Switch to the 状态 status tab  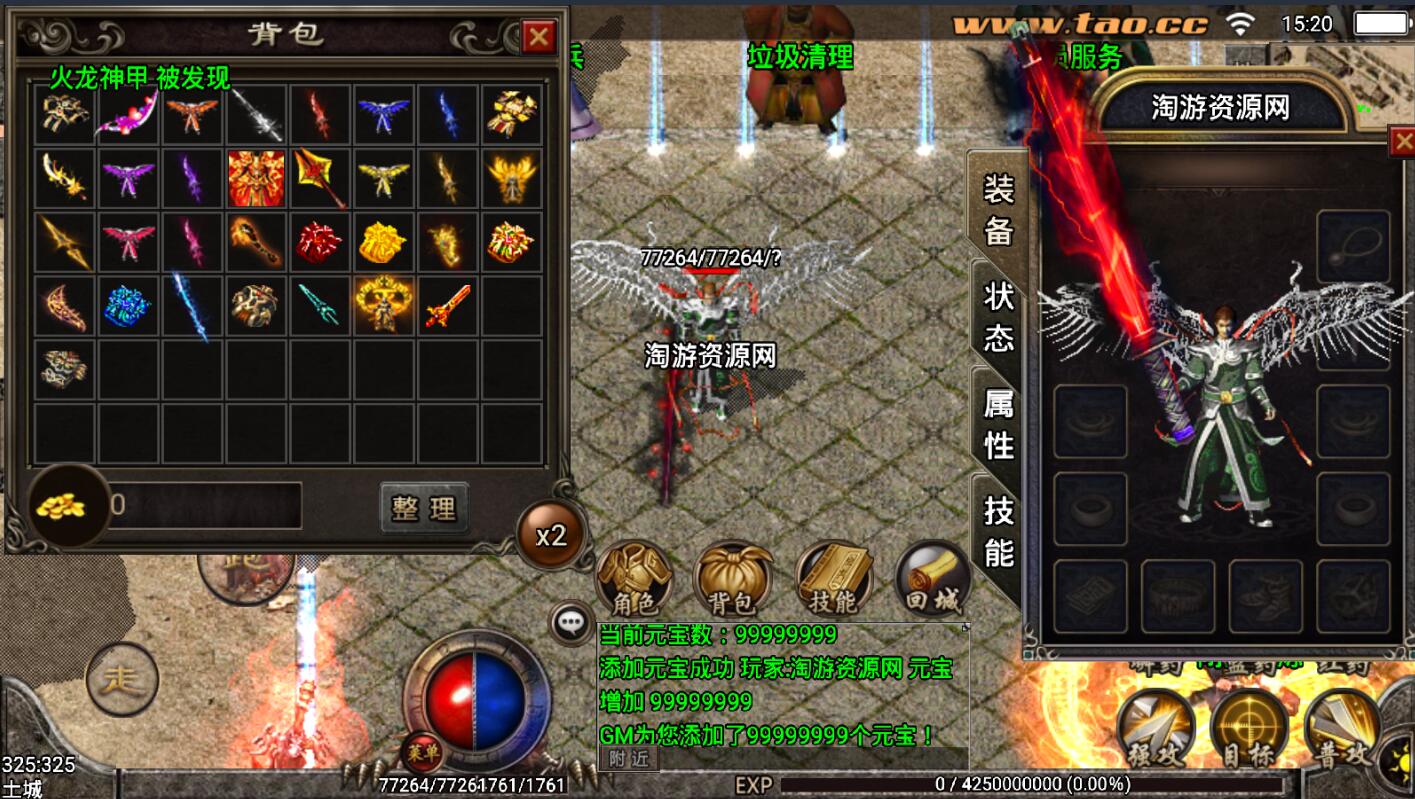point(998,316)
